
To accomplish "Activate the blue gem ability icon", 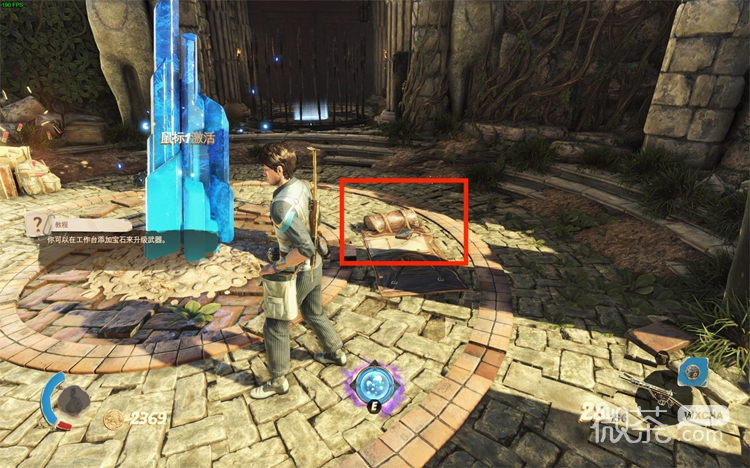I will pos(693,372).
